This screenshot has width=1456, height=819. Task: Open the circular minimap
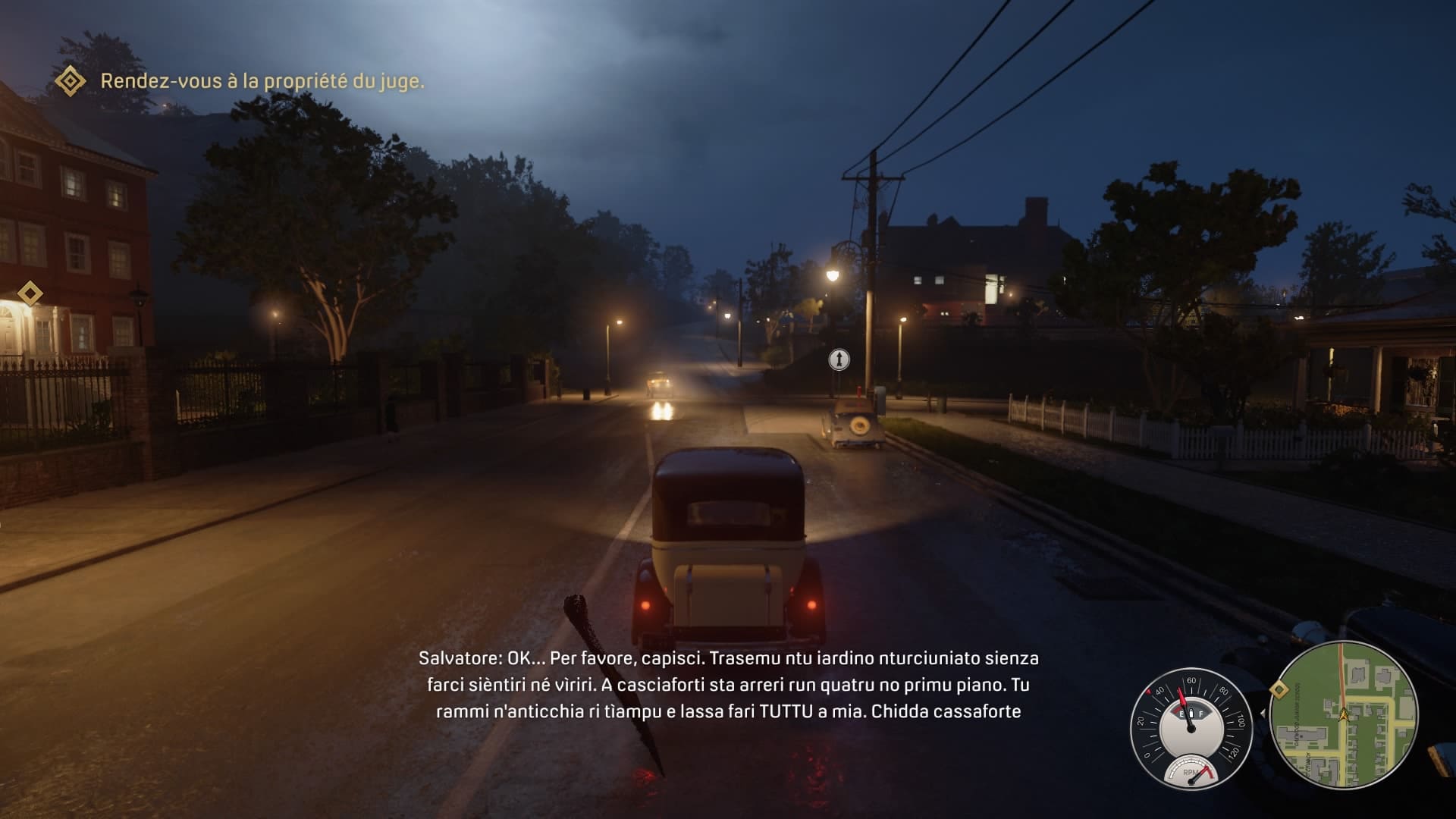point(1343,715)
